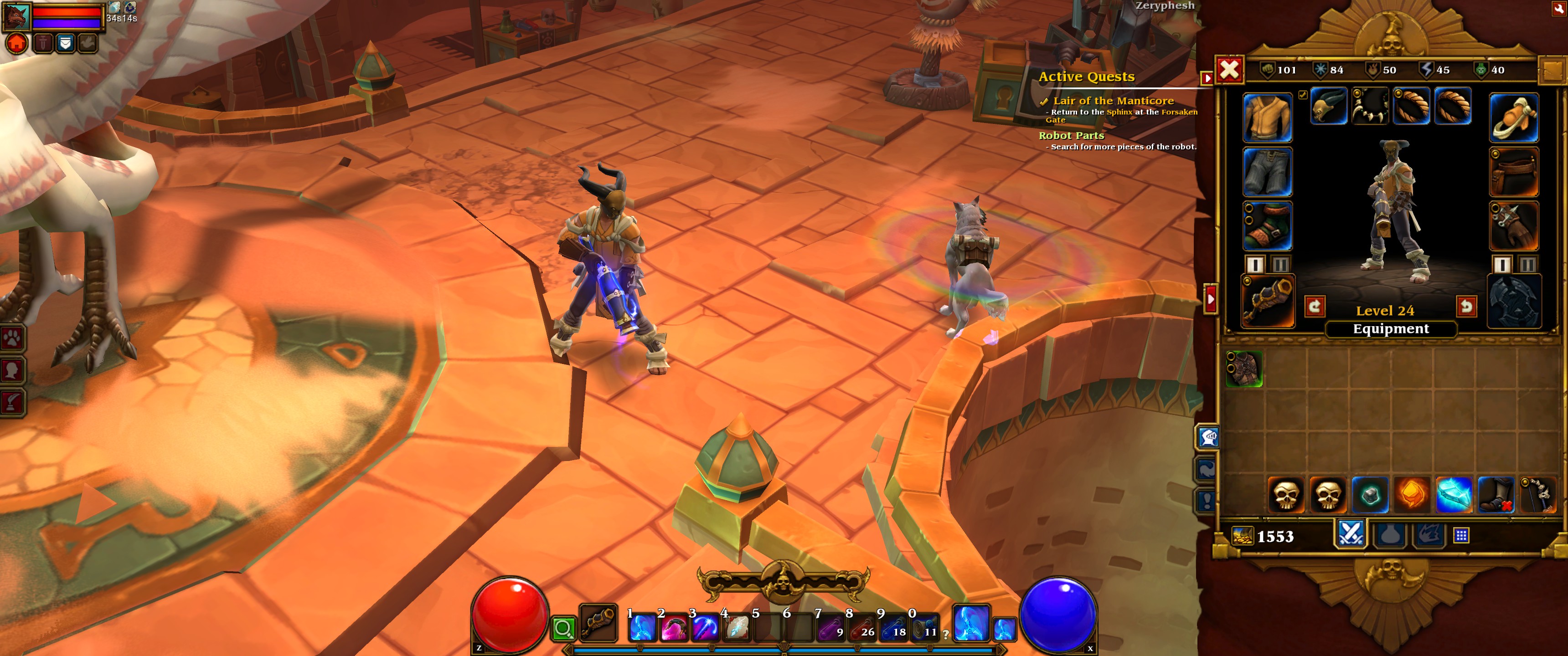
Task: Open the Lair of the Manticore quest entry
Action: pos(1113,101)
